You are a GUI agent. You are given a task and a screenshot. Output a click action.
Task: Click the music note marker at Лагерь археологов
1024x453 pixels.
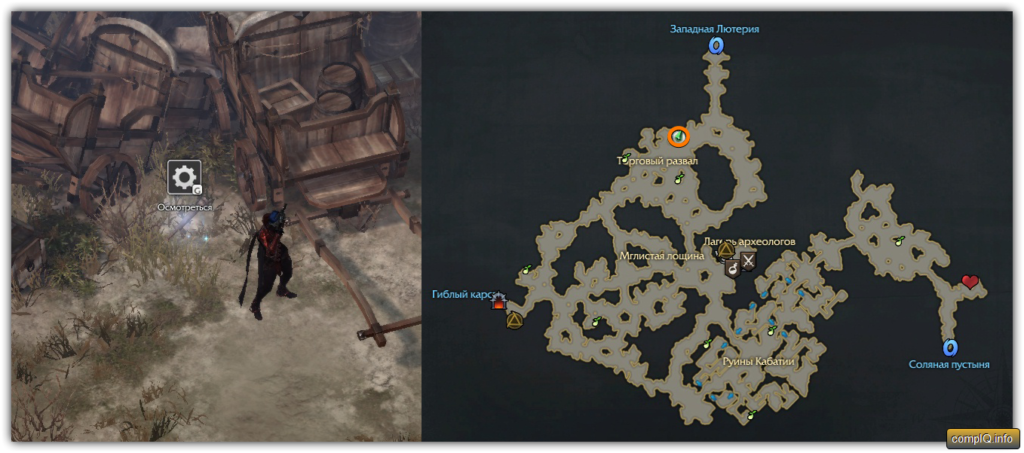732,266
